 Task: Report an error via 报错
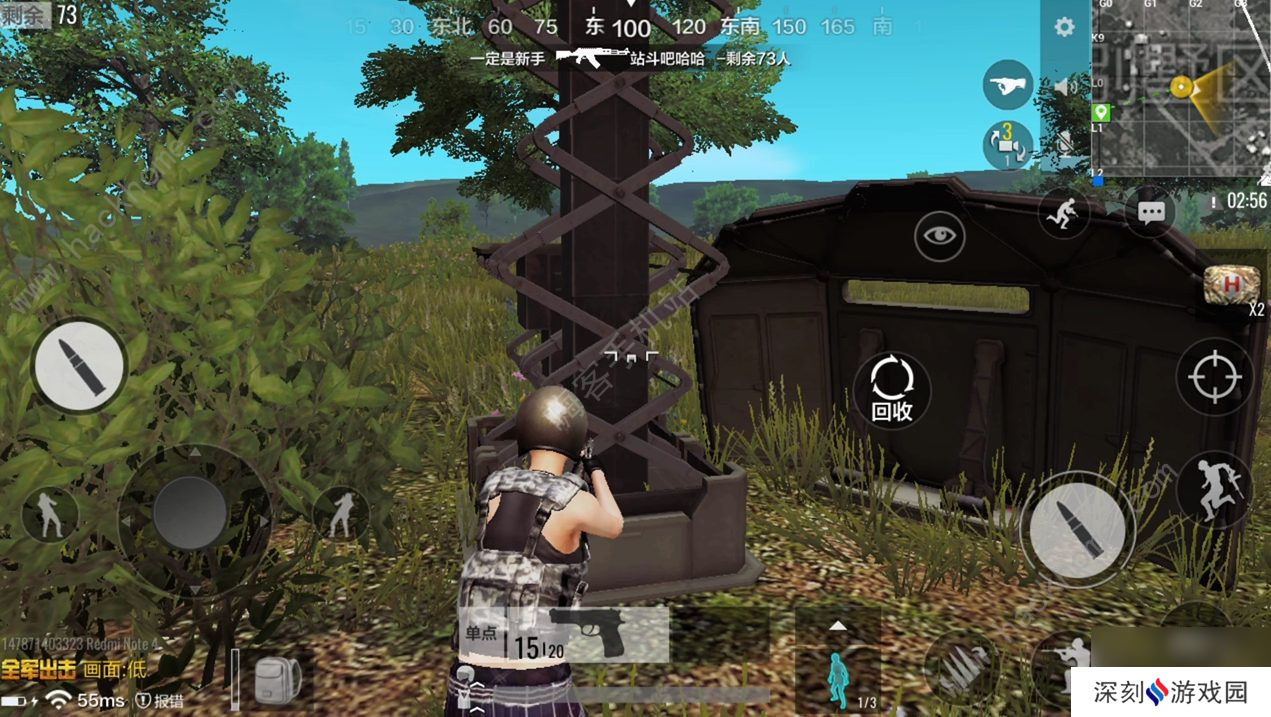pyautogui.click(x=160, y=701)
